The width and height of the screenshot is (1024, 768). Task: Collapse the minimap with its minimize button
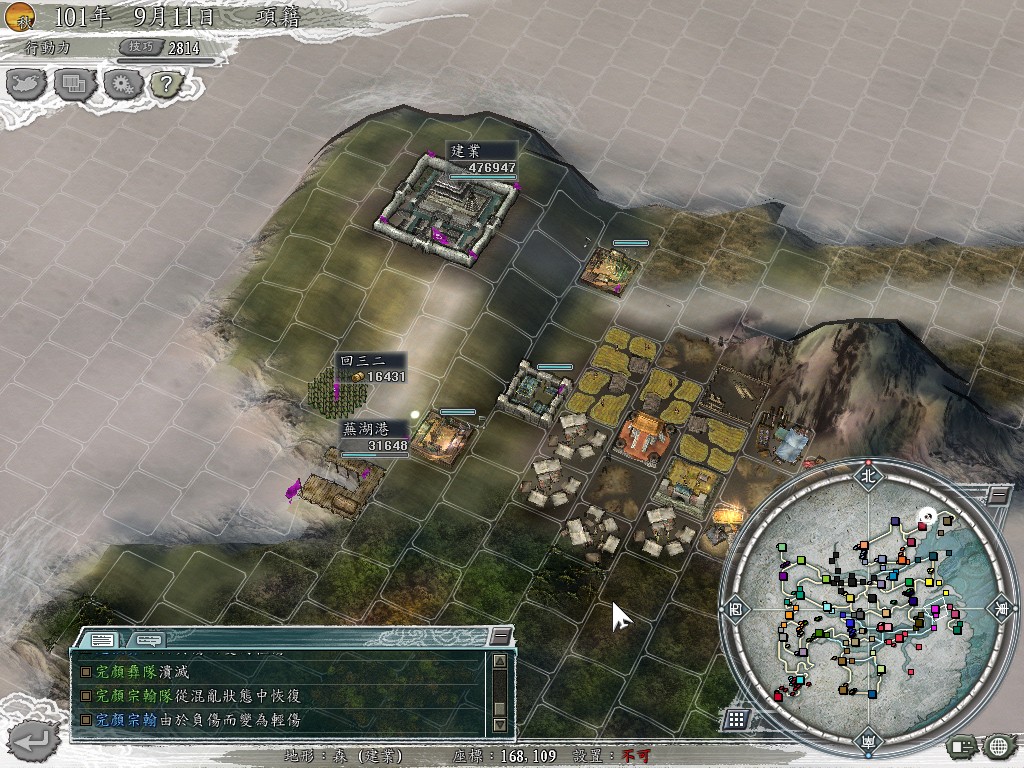(997, 495)
